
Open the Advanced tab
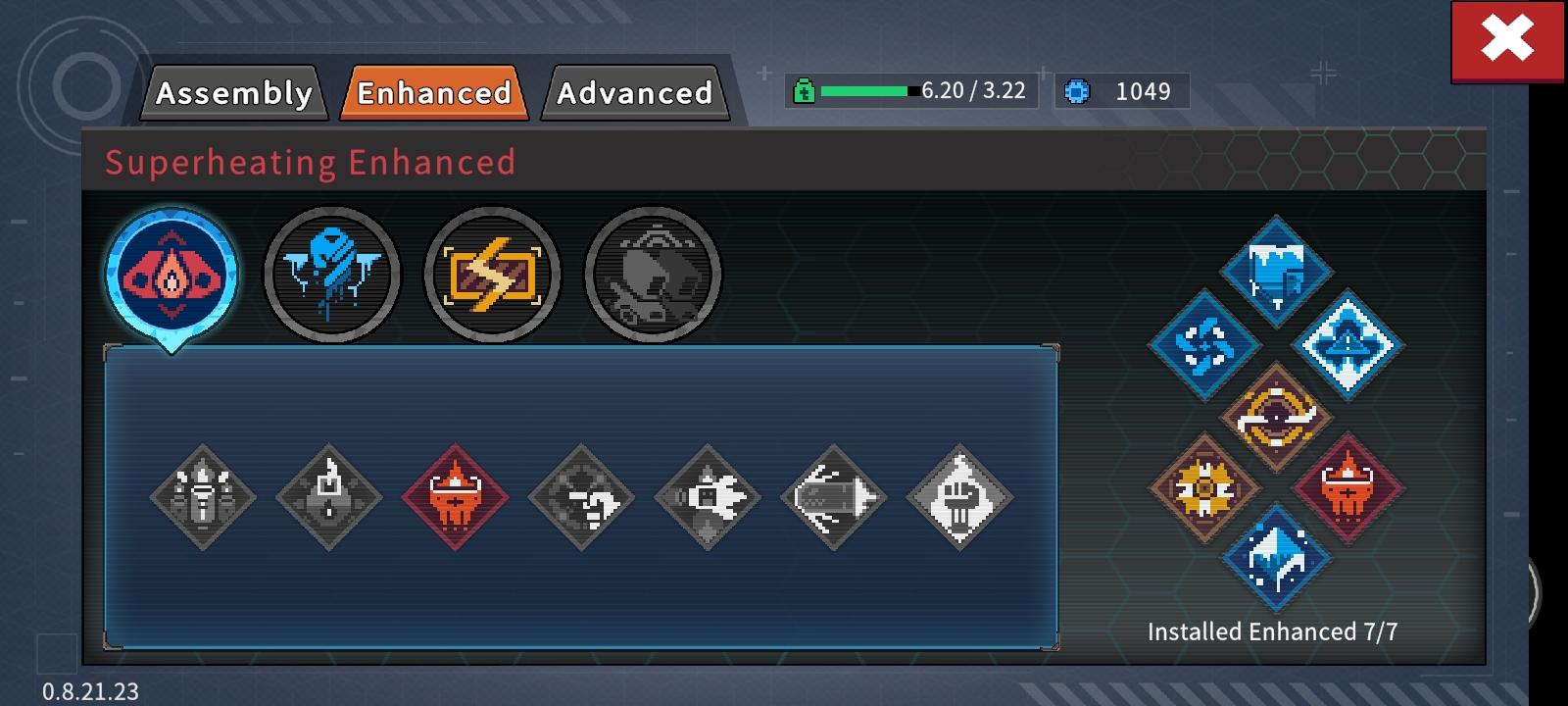point(634,93)
